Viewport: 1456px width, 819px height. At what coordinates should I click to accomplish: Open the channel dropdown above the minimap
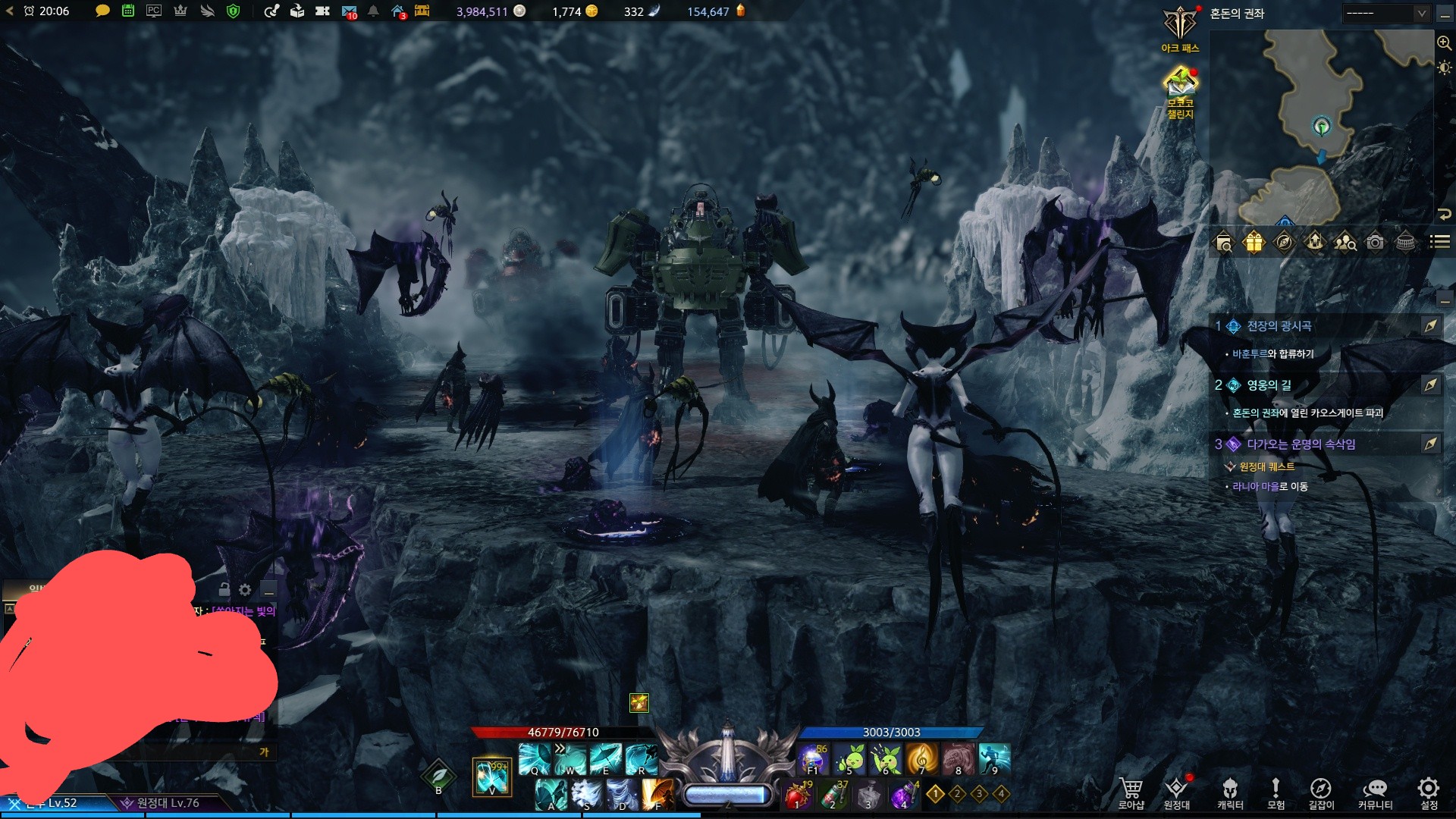(x=1386, y=13)
